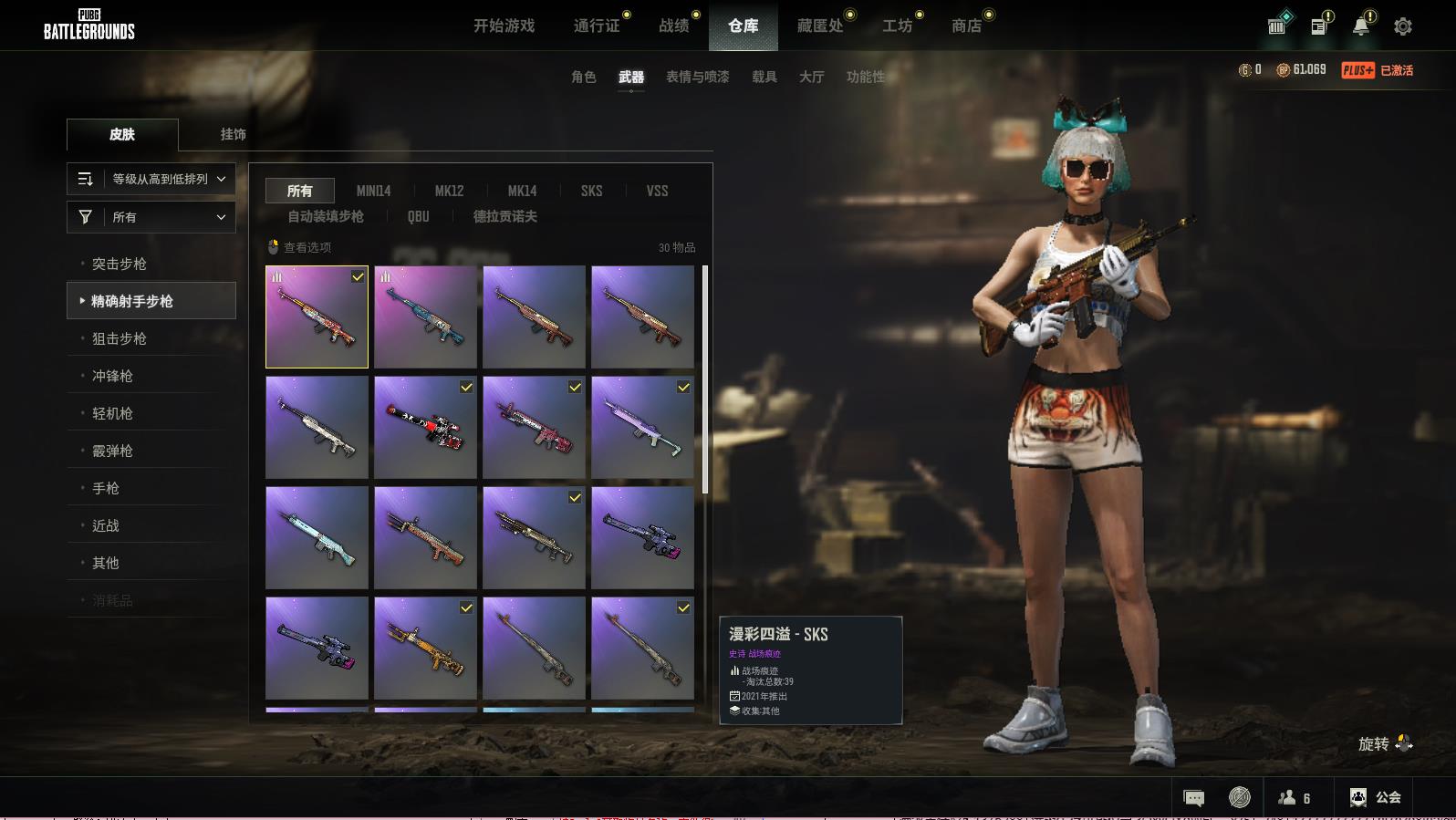The height and width of the screenshot is (820, 1456).
Task: Filter skins by VSS
Action: (657, 191)
